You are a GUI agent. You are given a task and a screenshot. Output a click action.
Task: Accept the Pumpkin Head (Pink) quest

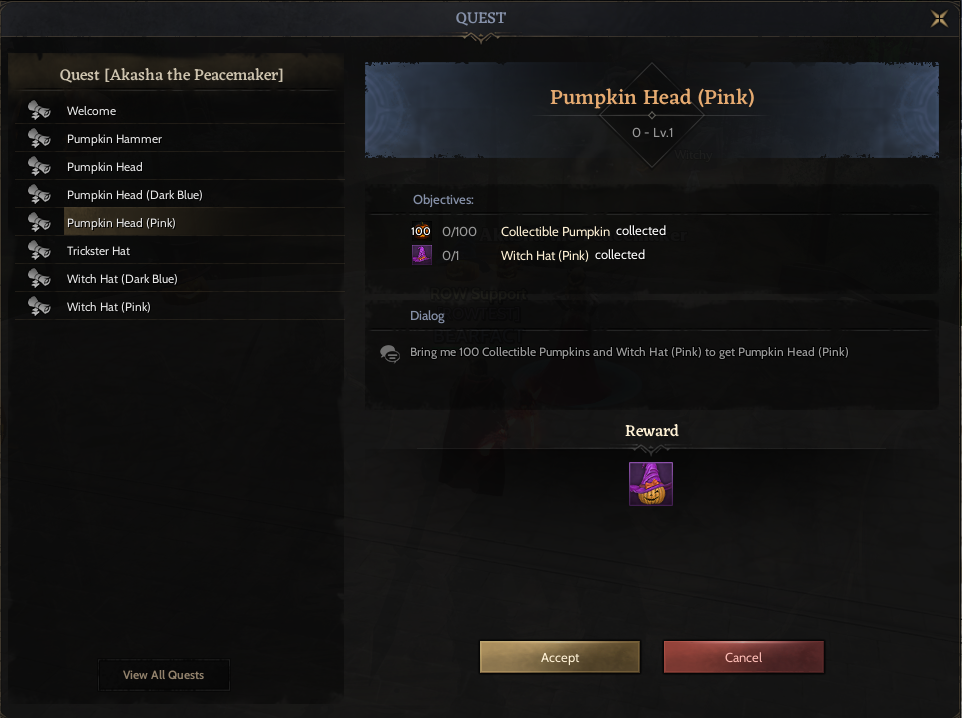coord(559,657)
